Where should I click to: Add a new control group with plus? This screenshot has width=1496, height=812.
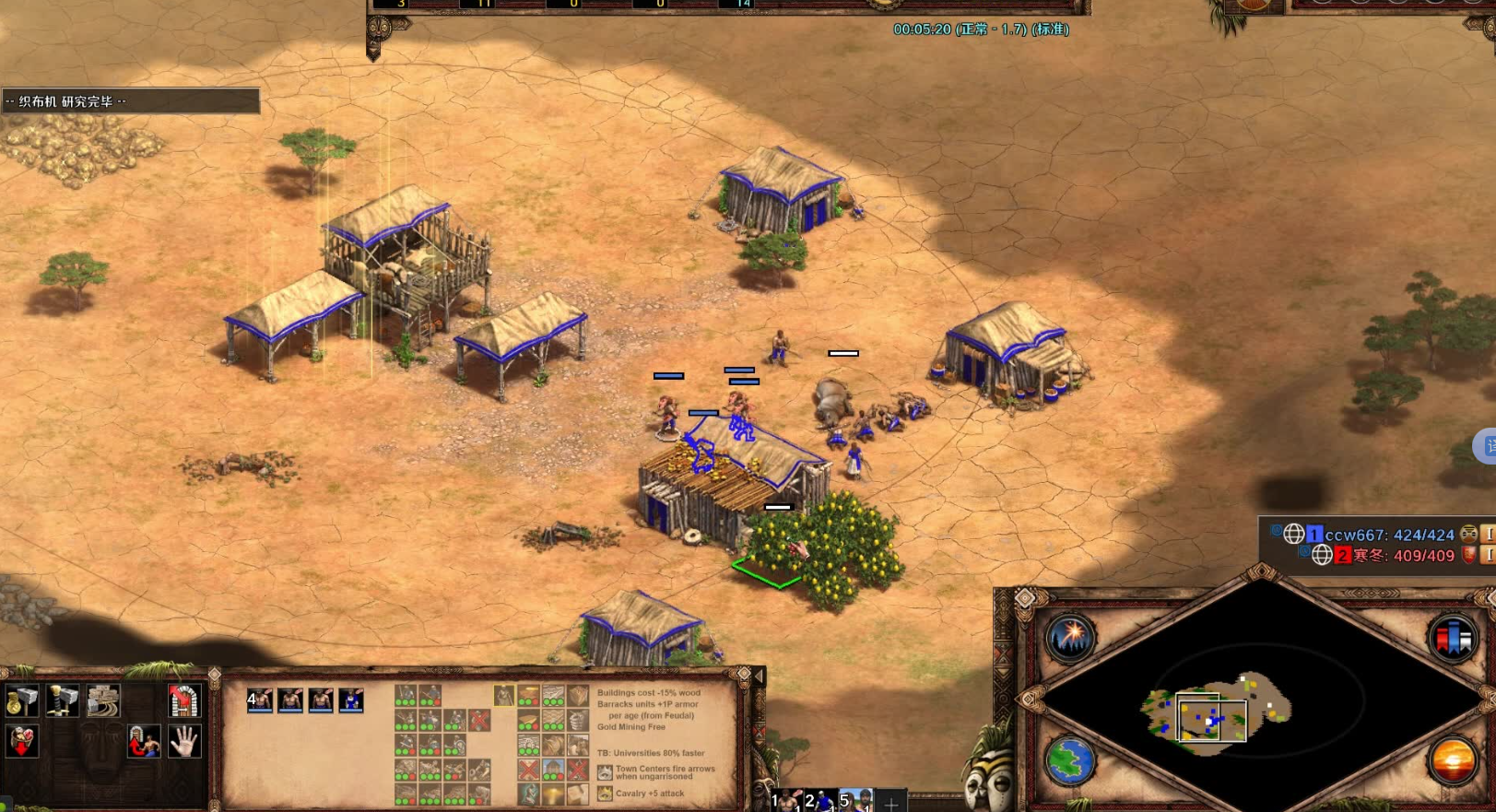pyautogui.click(x=890, y=804)
